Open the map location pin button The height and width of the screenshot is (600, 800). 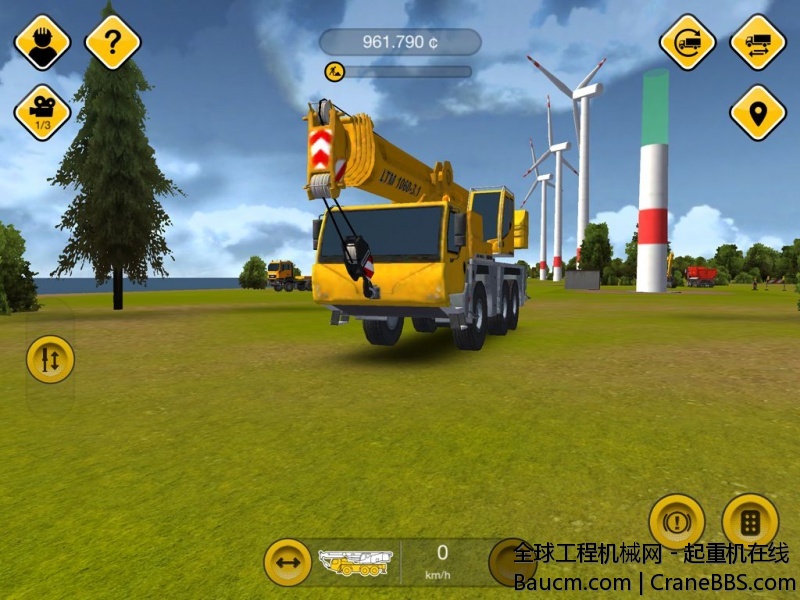tap(758, 112)
